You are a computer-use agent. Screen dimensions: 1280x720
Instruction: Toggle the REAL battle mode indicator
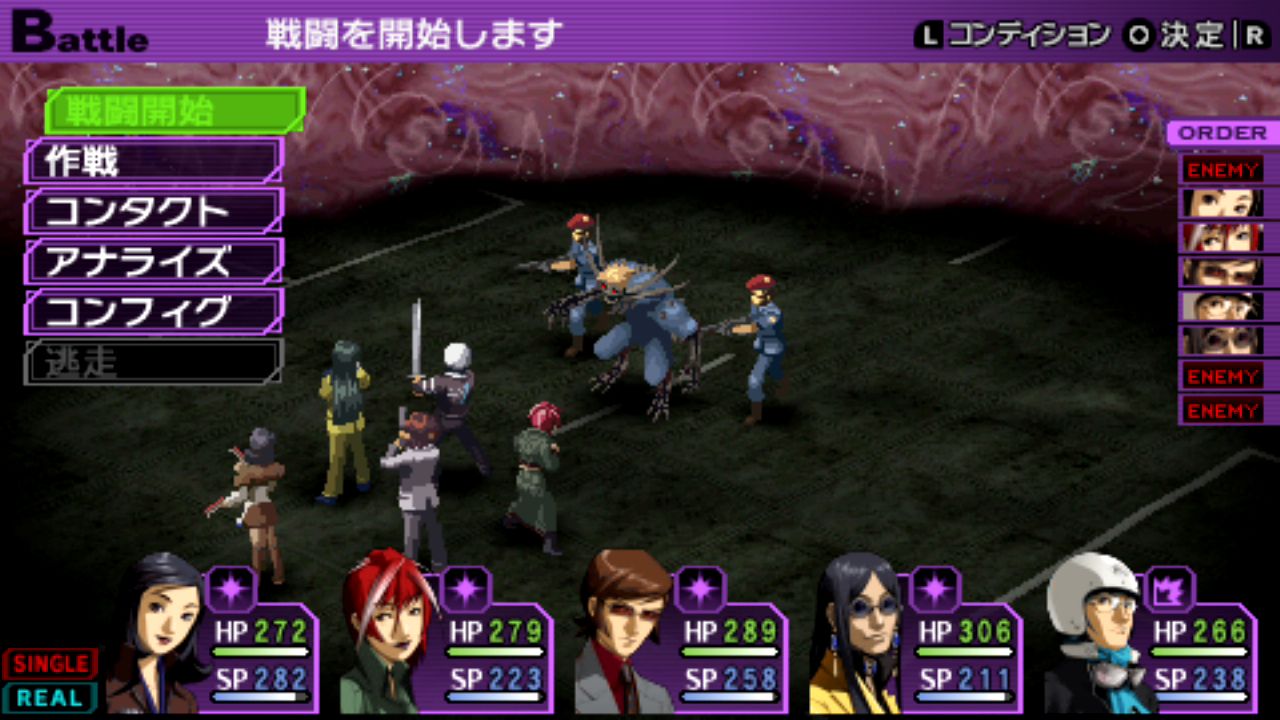(50, 697)
